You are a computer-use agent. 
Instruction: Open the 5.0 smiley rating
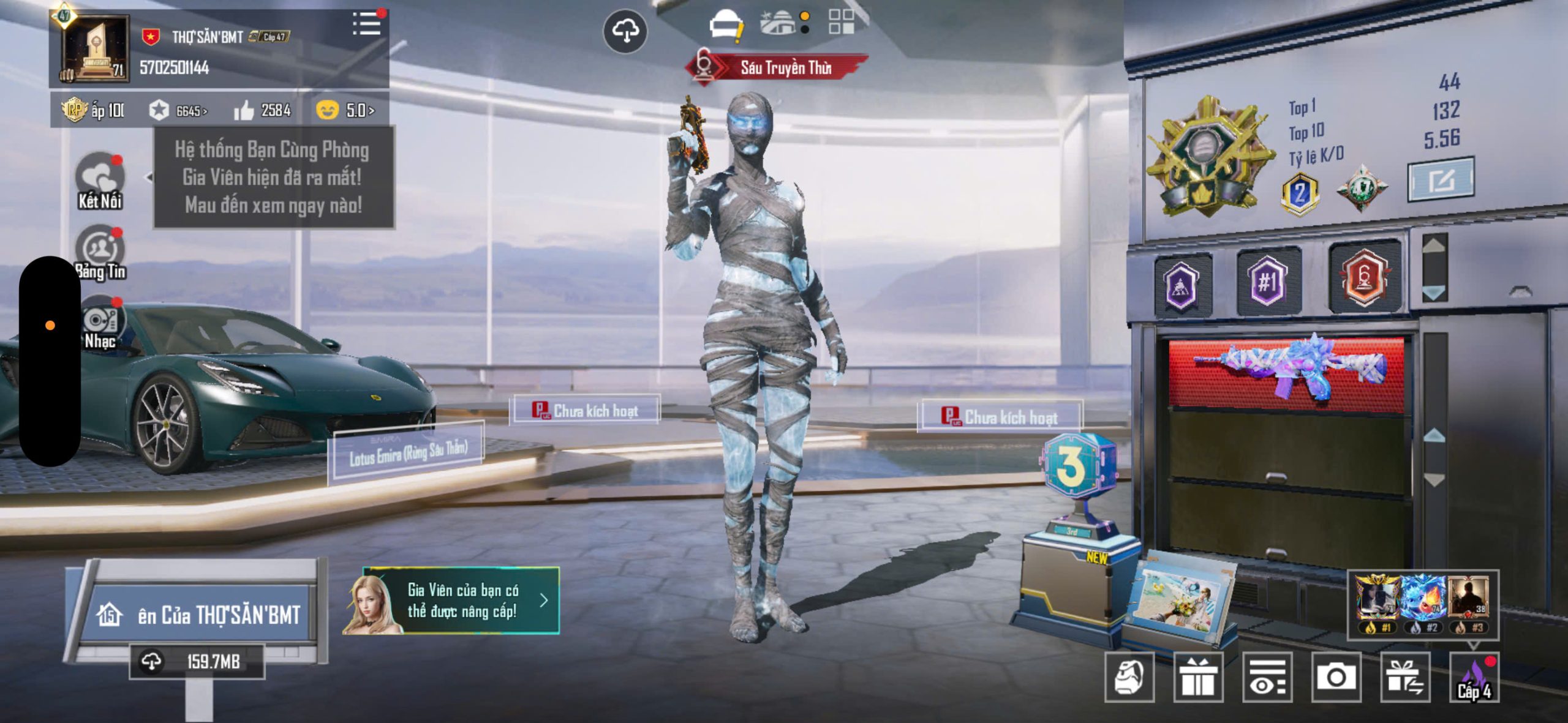[x=345, y=110]
